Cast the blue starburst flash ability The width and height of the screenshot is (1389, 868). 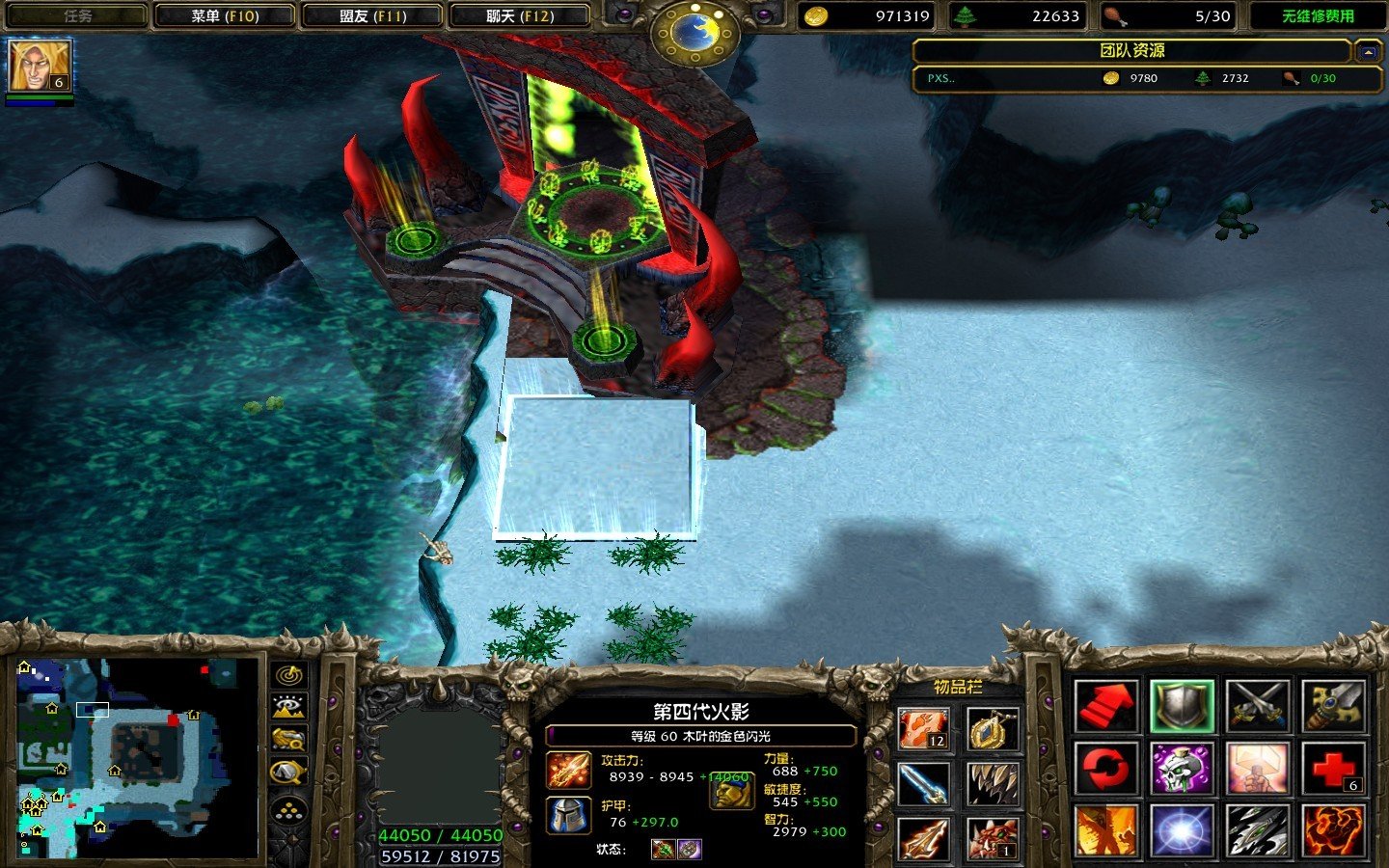click(1182, 830)
